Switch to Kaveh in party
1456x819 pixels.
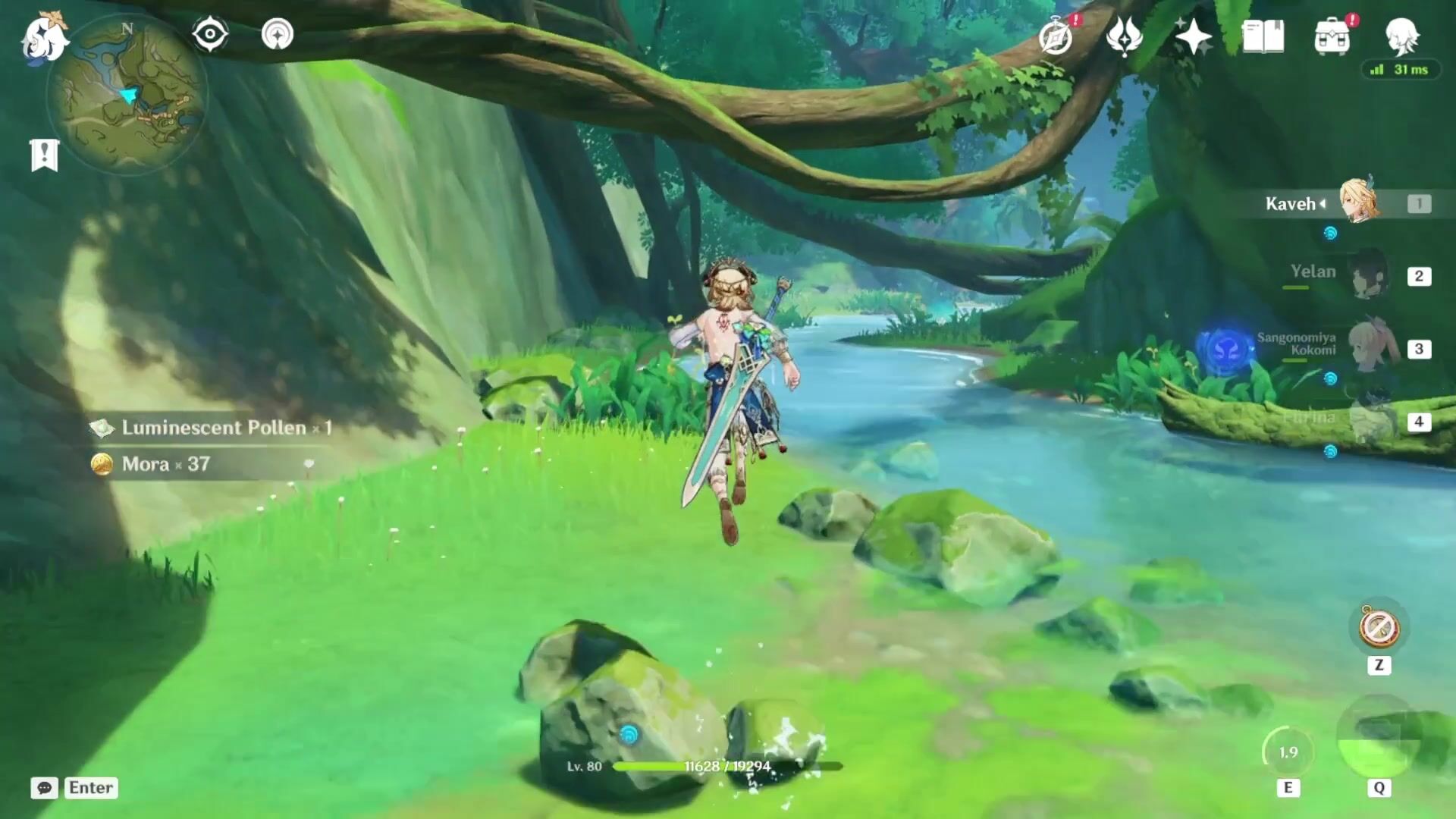[1357, 202]
